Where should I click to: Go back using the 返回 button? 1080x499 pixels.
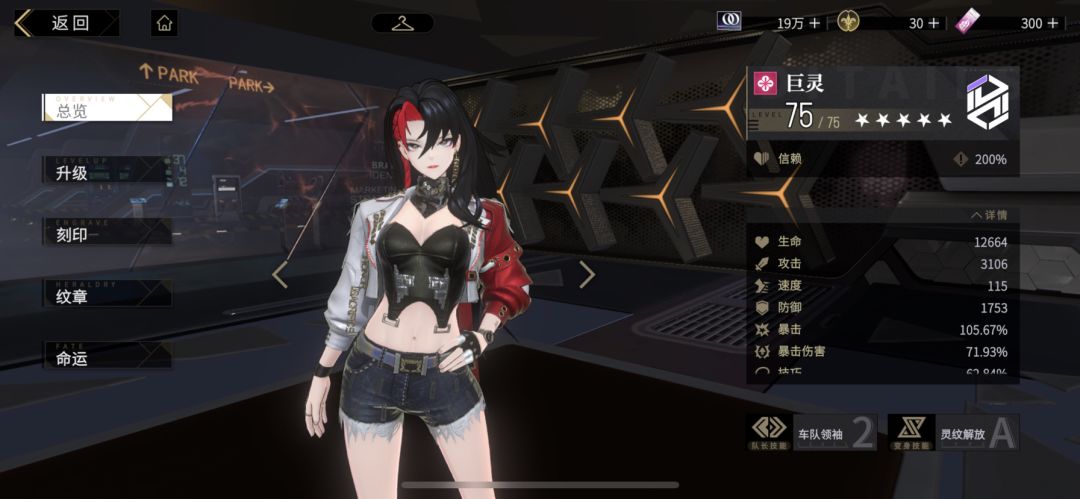66,23
